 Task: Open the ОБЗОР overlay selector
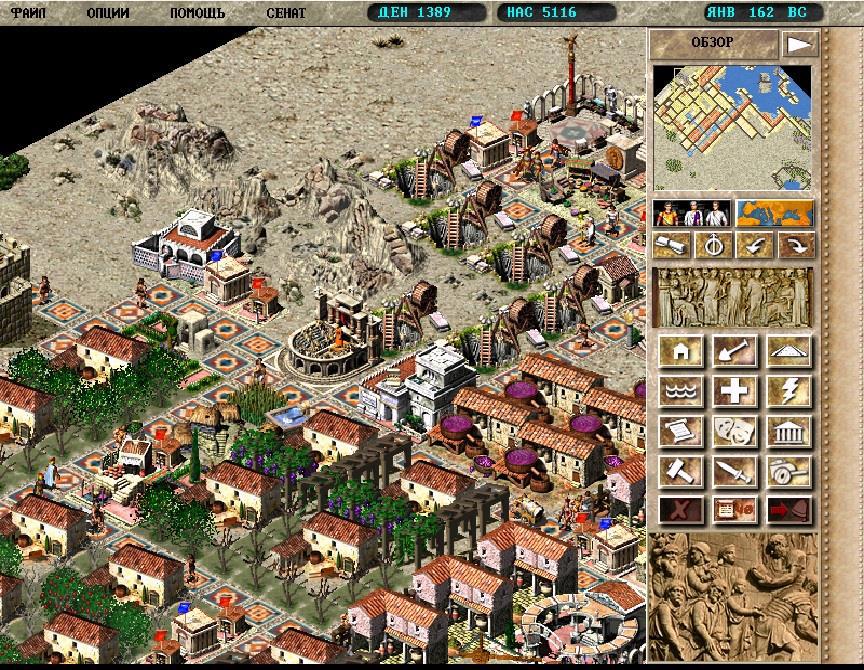coord(713,43)
